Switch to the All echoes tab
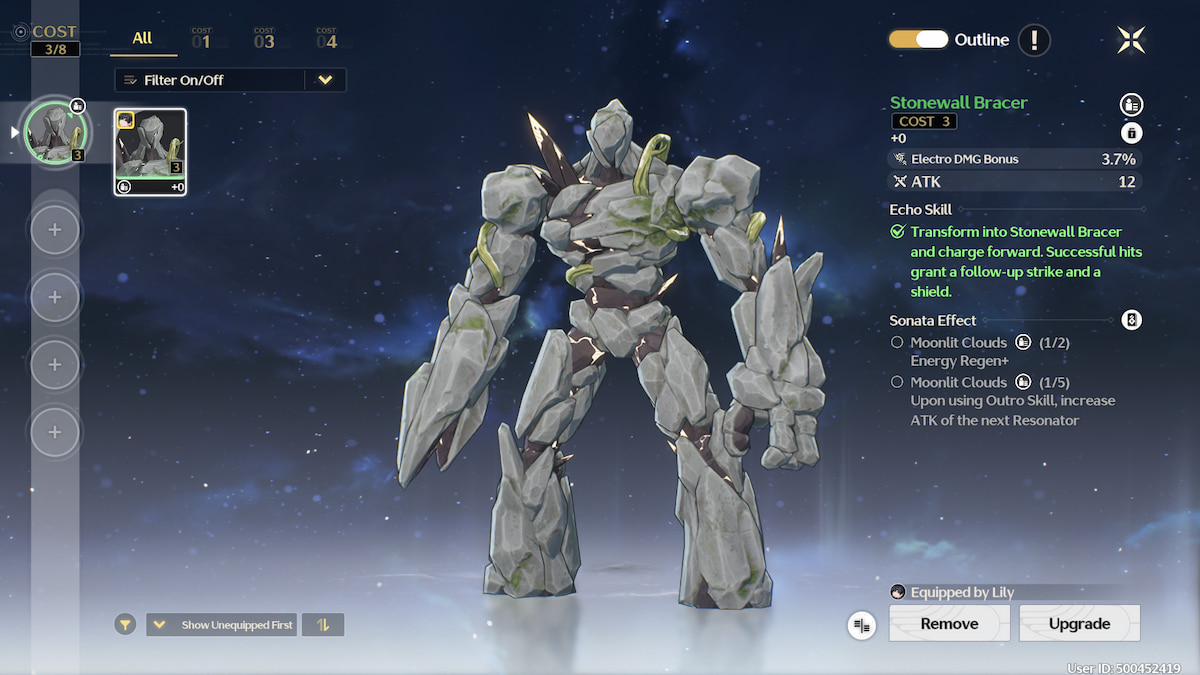The width and height of the screenshot is (1200, 675). (142, 39)
